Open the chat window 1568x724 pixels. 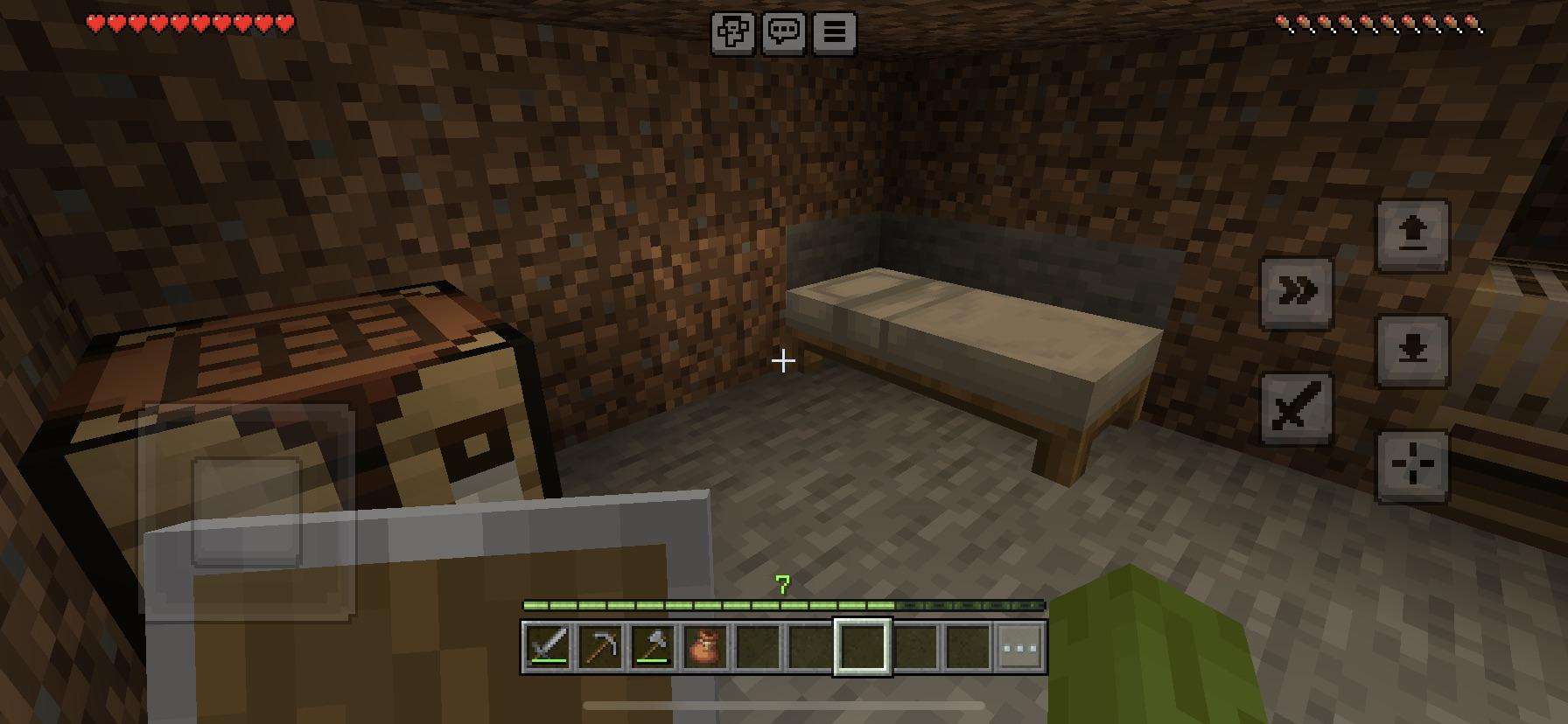[784, 32]
